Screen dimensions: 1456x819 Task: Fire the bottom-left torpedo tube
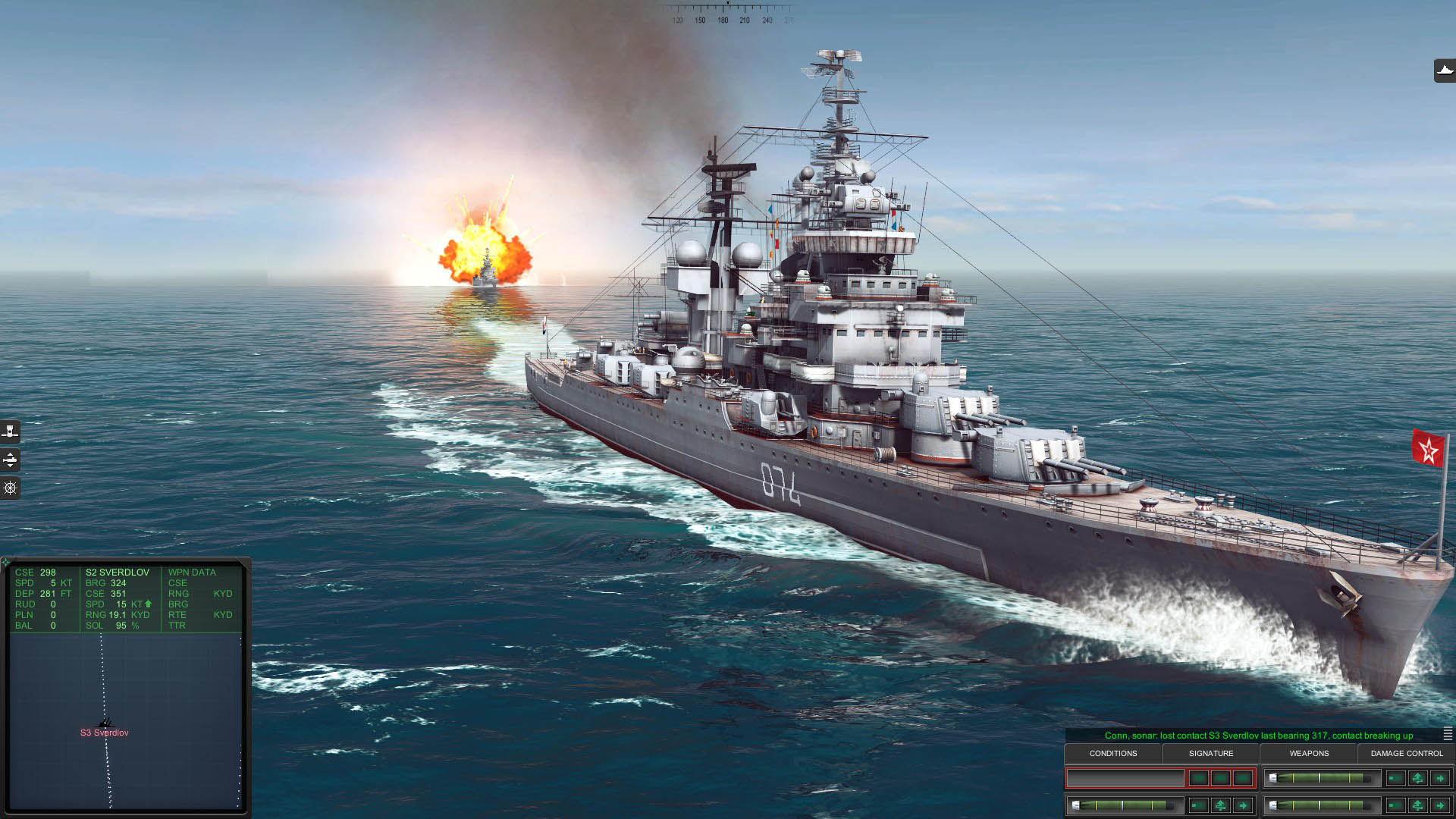1244,806
